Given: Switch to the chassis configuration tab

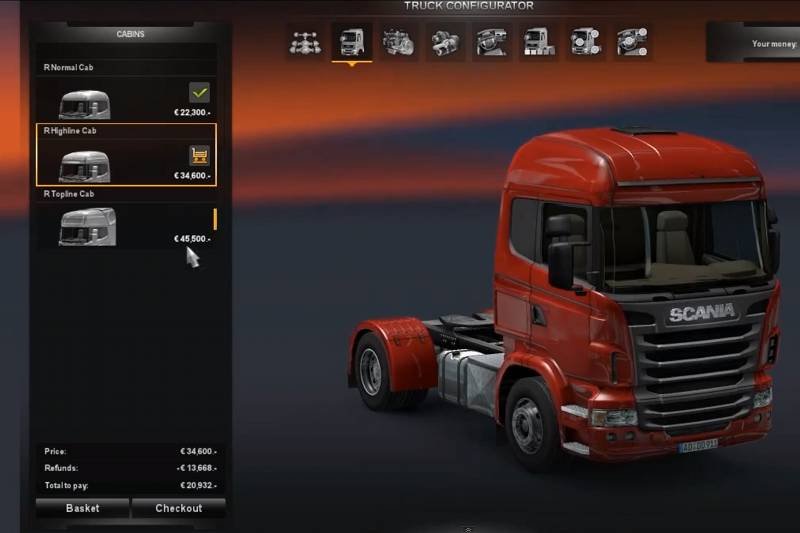Looking at the screenshot, I should (x=305, y=42).
